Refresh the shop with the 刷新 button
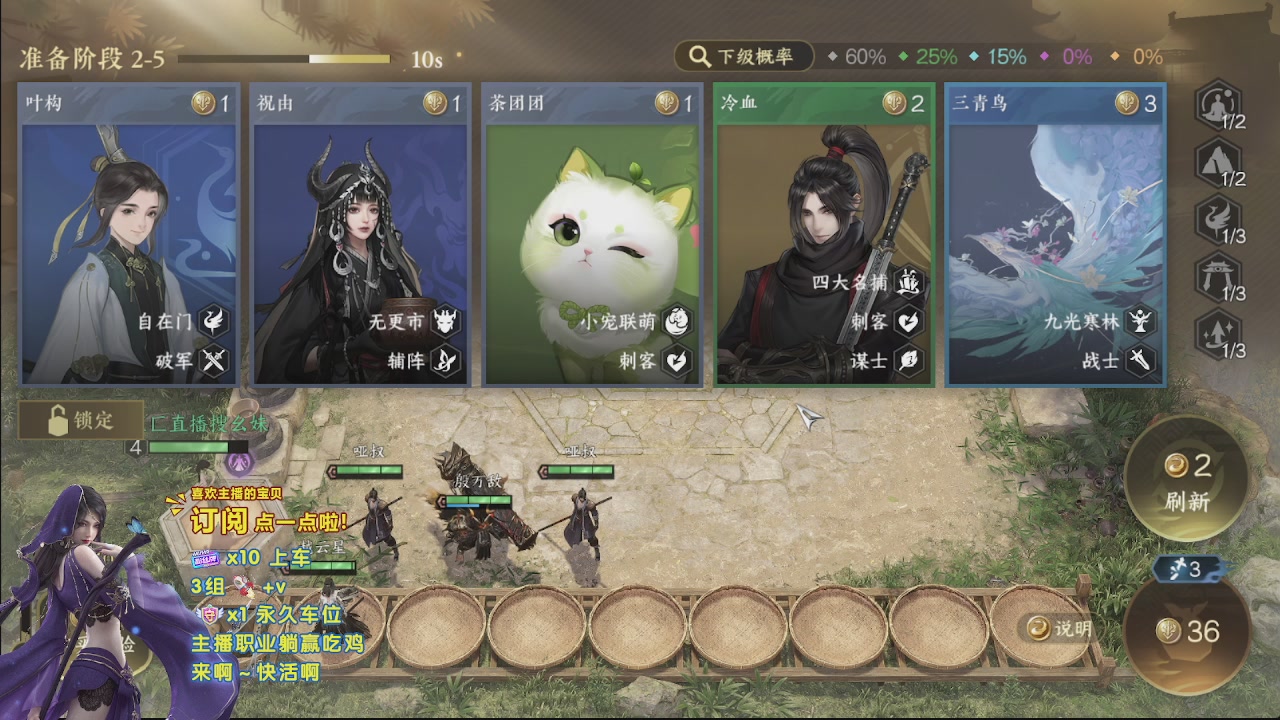 1187,480
